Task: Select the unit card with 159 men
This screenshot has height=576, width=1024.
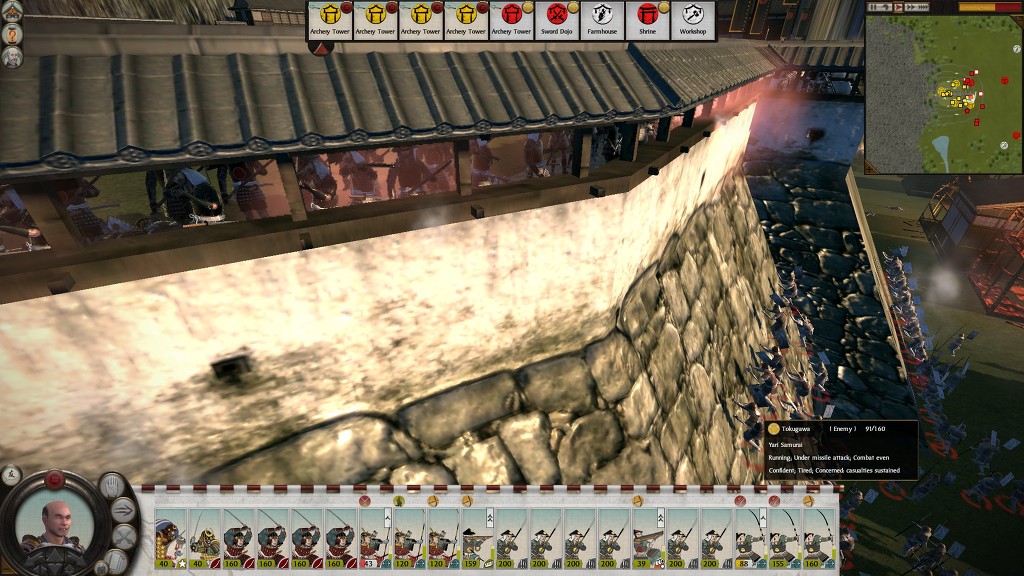Action: point(477,538)
